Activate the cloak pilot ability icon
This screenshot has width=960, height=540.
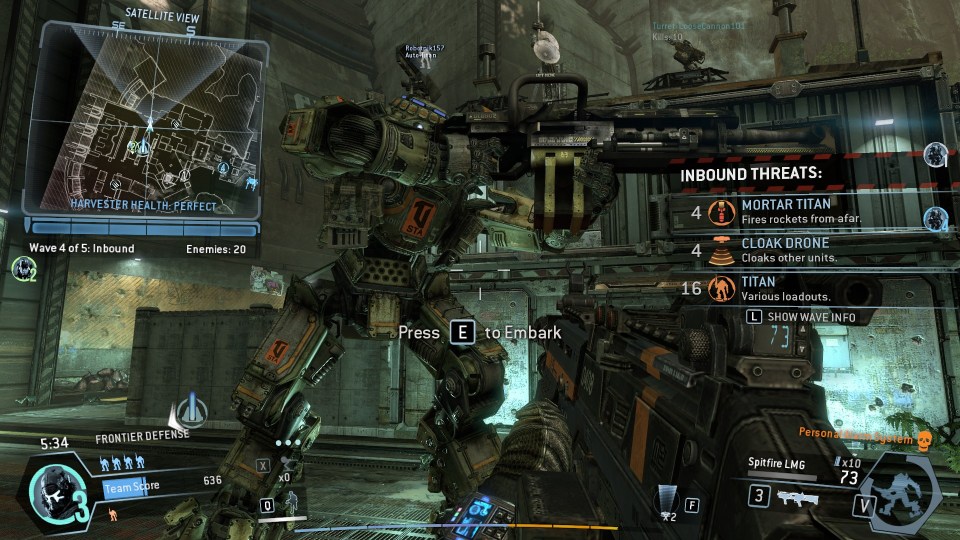(291, 505)
